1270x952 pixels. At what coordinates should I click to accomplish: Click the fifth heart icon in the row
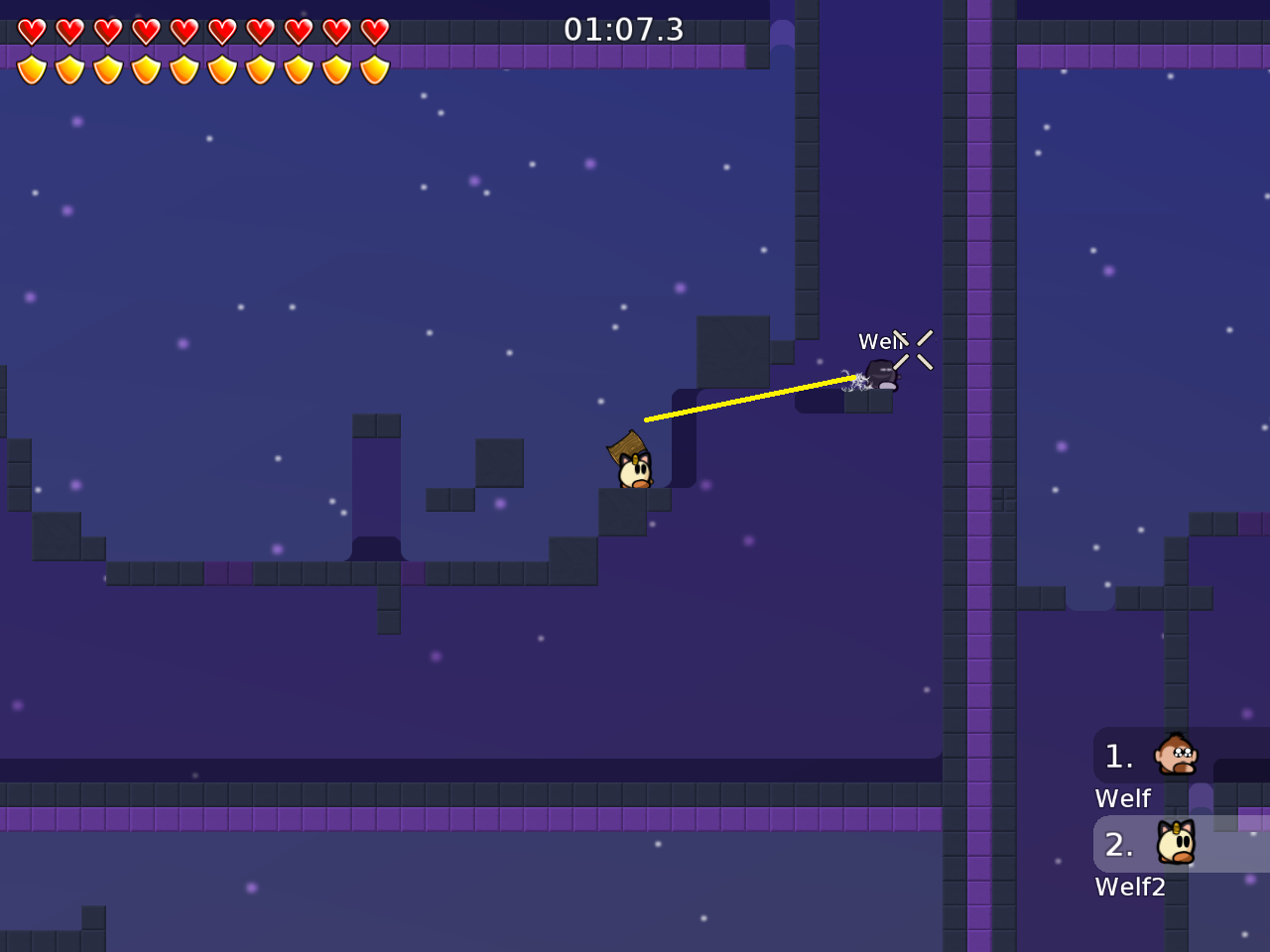[x=184, y=30]
